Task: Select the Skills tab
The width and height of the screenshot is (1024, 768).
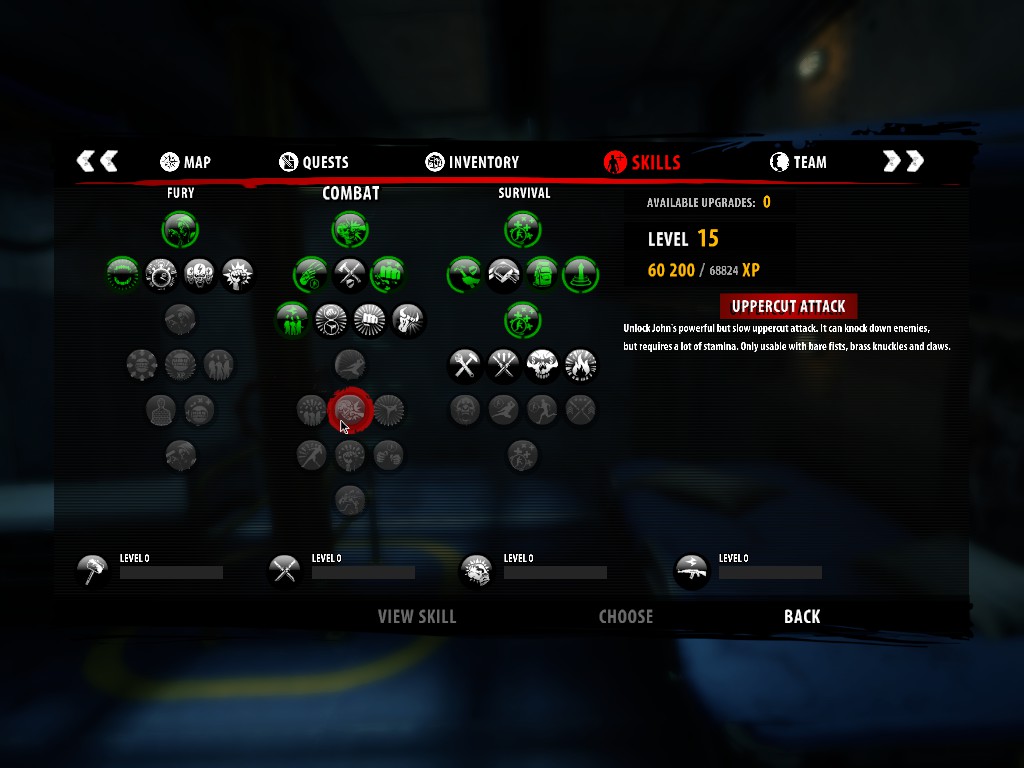Action: 643,162
